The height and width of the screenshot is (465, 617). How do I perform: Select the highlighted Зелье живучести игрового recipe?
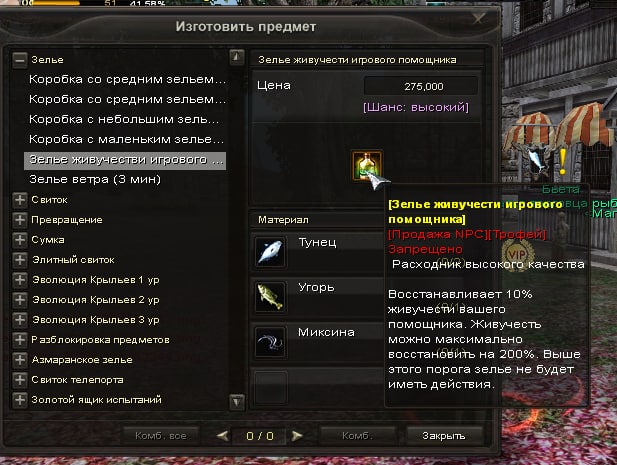(126, 160)
